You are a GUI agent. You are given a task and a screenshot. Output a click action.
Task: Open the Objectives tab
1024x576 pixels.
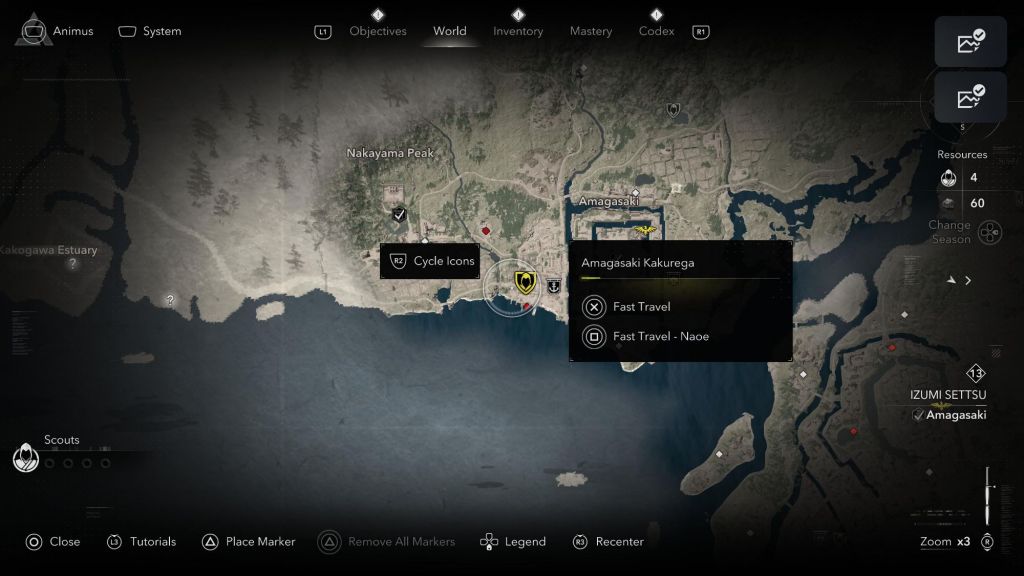click(x=377, y=31)
